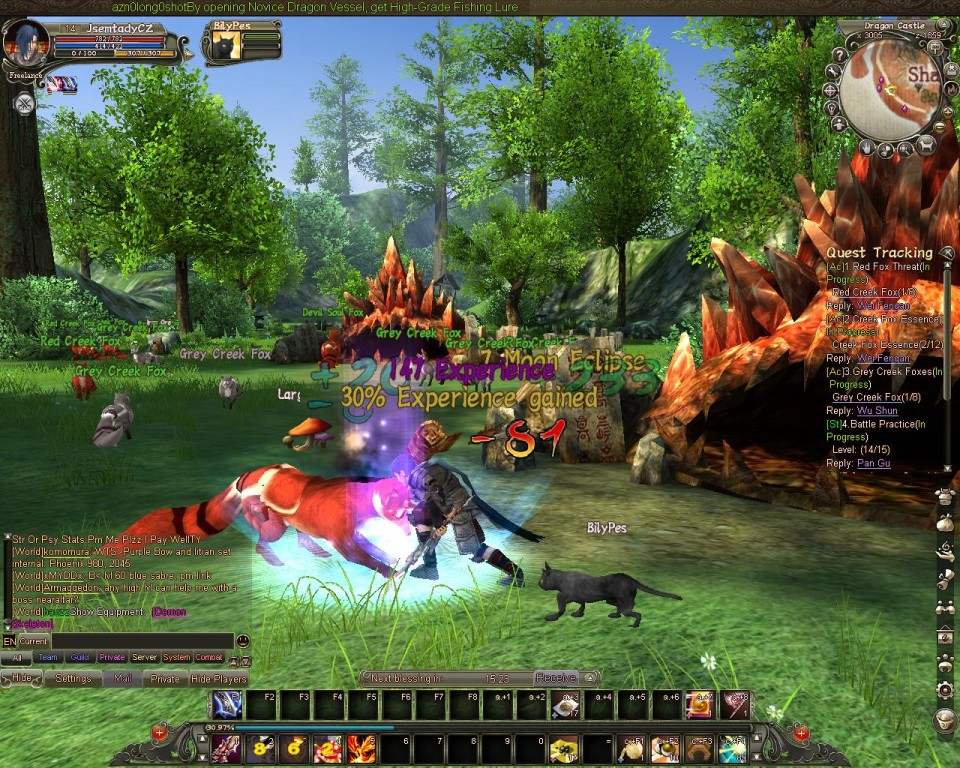This screenshot has height=768, width=960.
Task: Switch to the Guild chat tab
Action: point(80,658)
